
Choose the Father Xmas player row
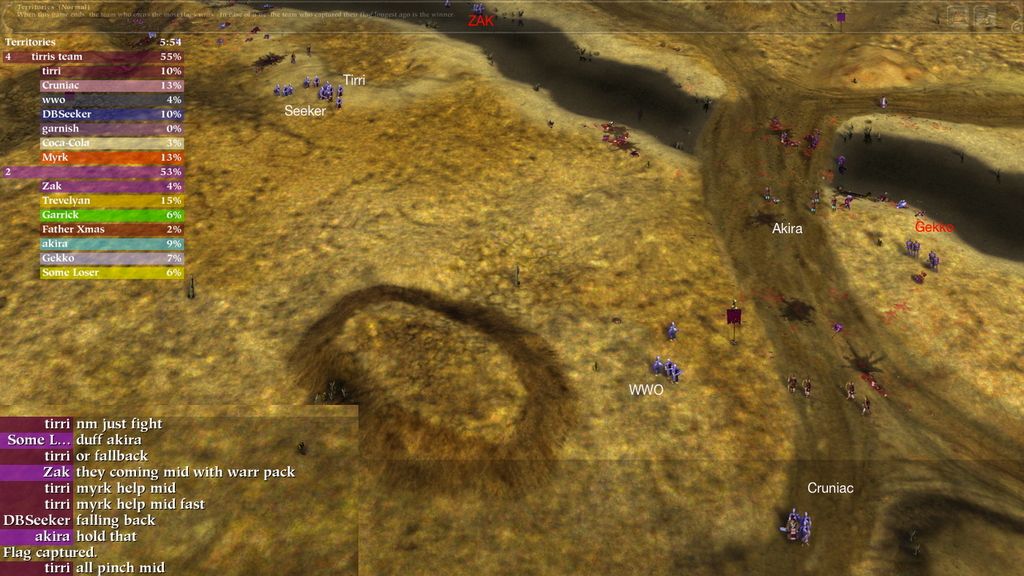[x=110, y=229]
